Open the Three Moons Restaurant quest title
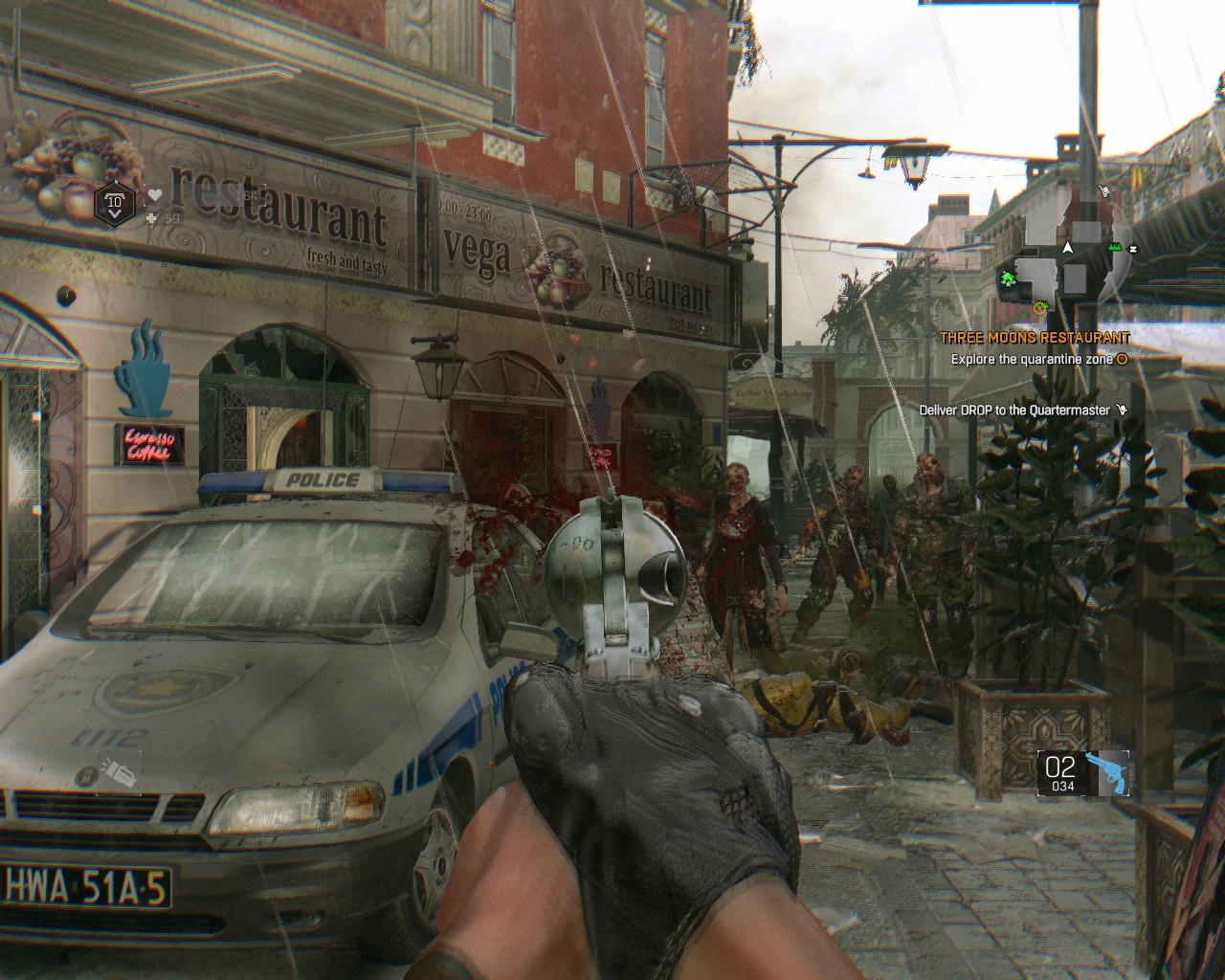1225x980 pixels. pos(1035,338)
